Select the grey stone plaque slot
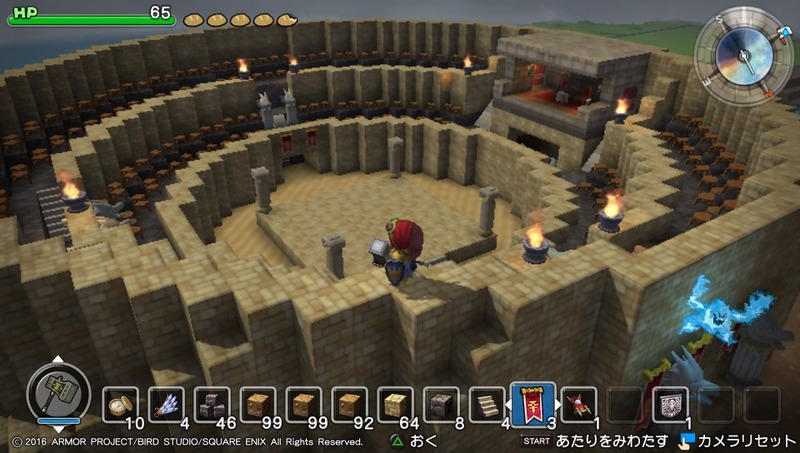This screenshot has width=800, height=453. coord(670,403)
